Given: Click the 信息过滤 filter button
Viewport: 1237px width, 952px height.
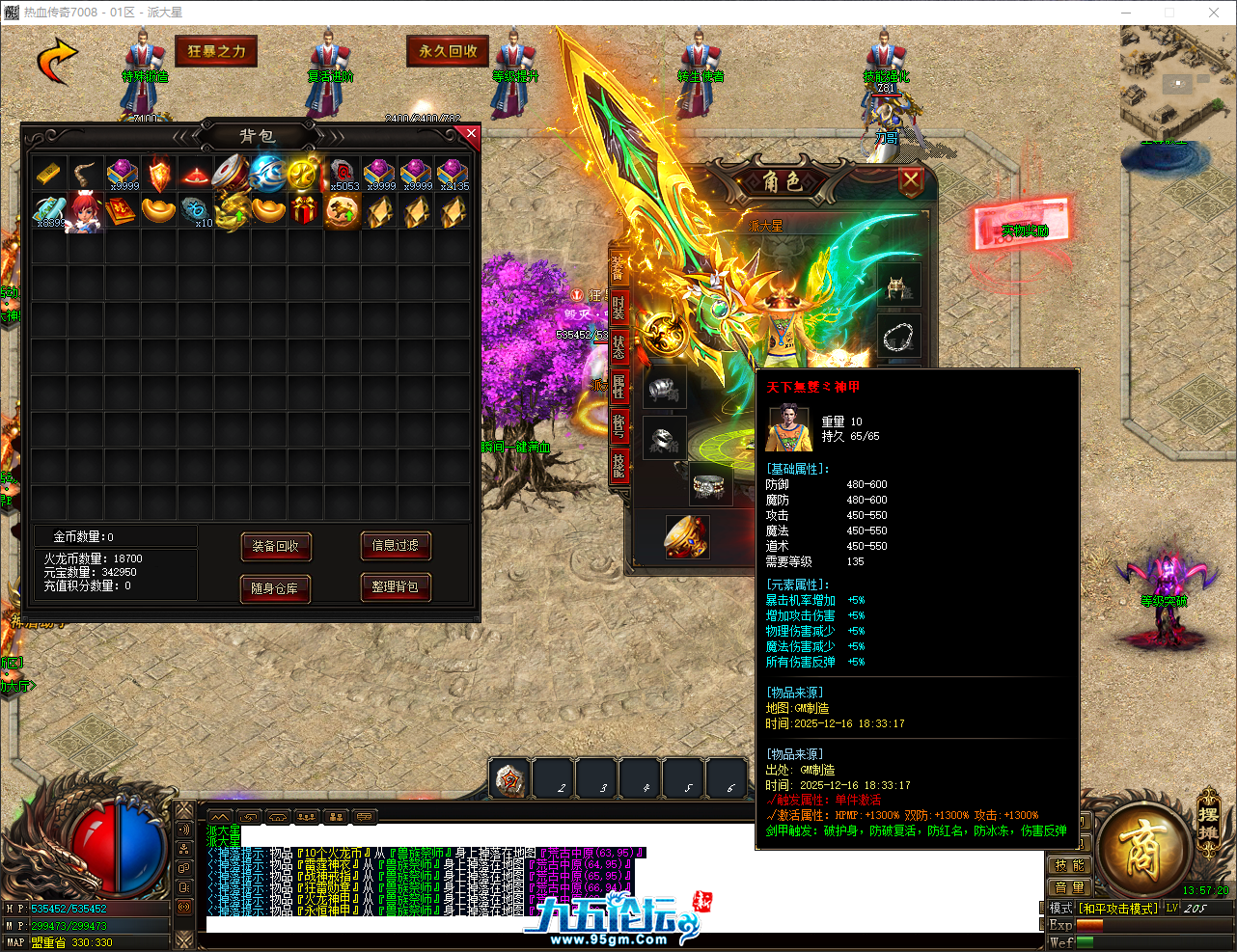Looking at the screenshot, I should tap(395, 545).
